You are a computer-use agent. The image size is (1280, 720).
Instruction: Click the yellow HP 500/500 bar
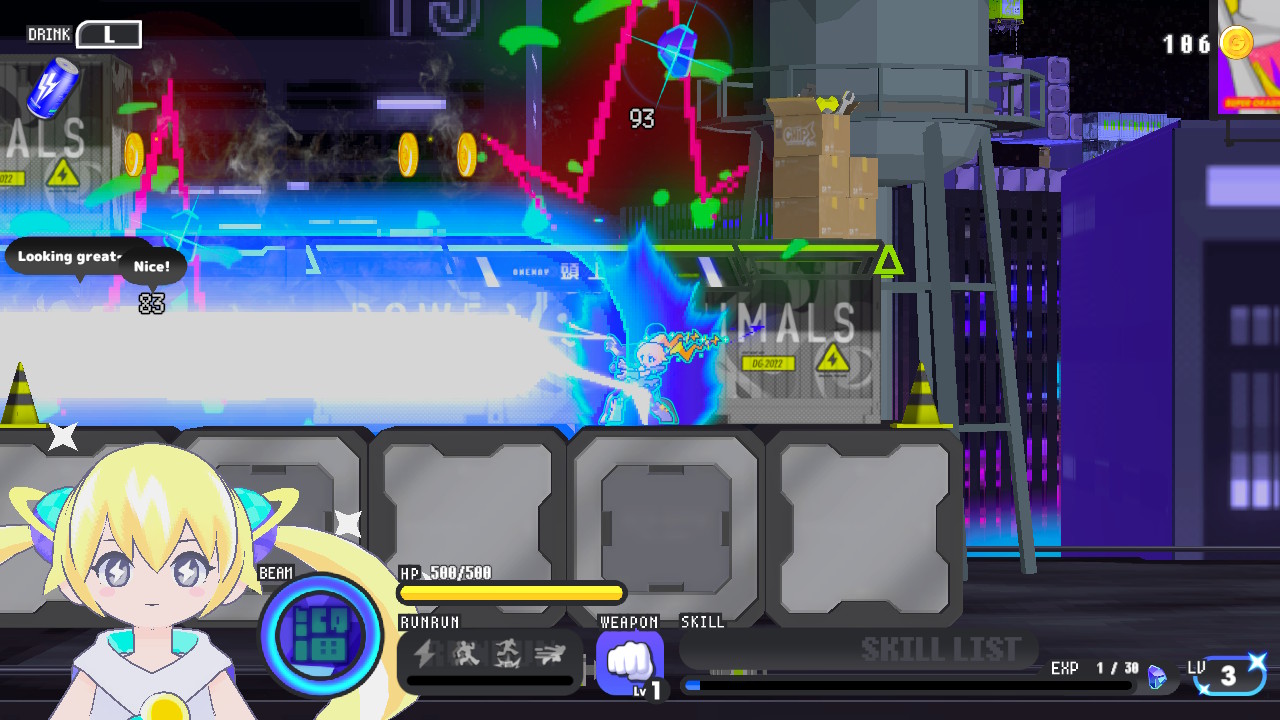pos(510,593)
